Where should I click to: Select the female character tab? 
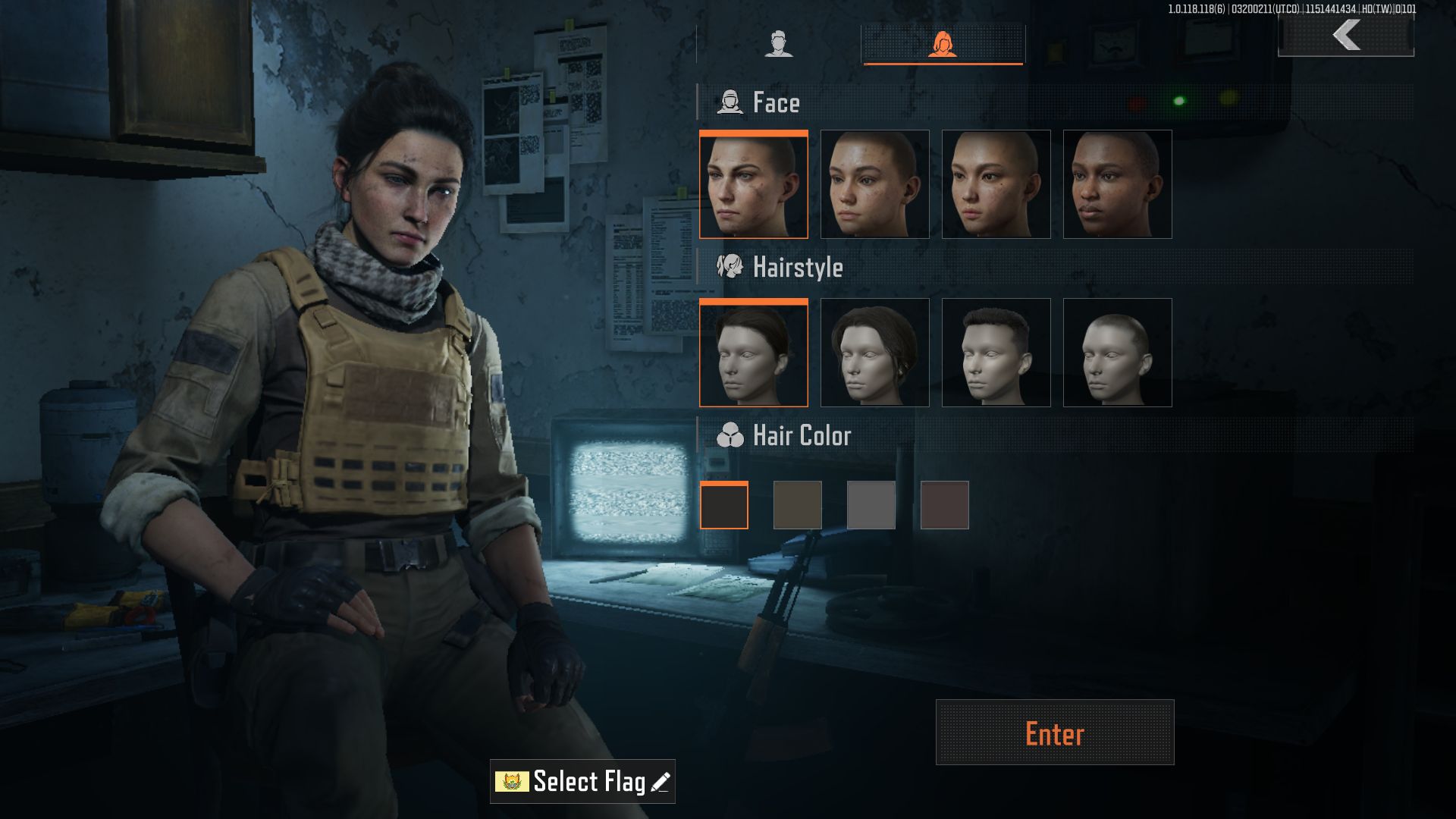[x=943, y=44]
